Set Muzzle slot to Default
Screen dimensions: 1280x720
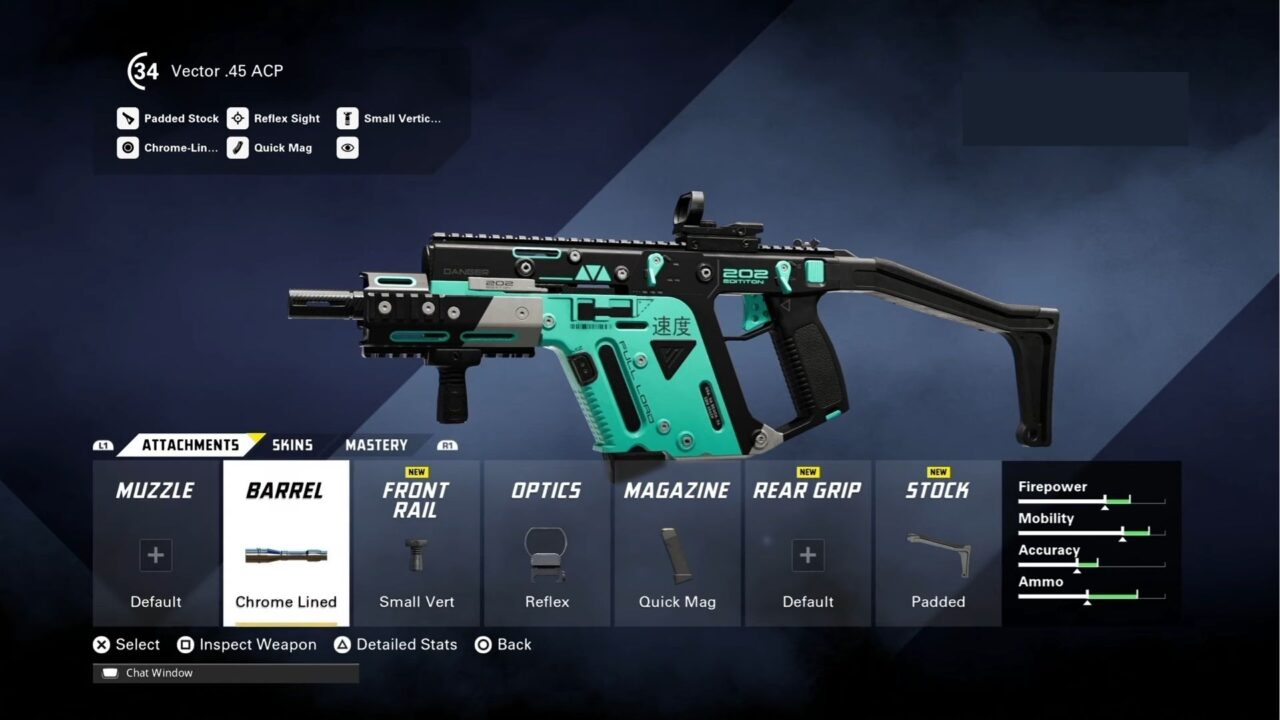[x=155, y=556]
